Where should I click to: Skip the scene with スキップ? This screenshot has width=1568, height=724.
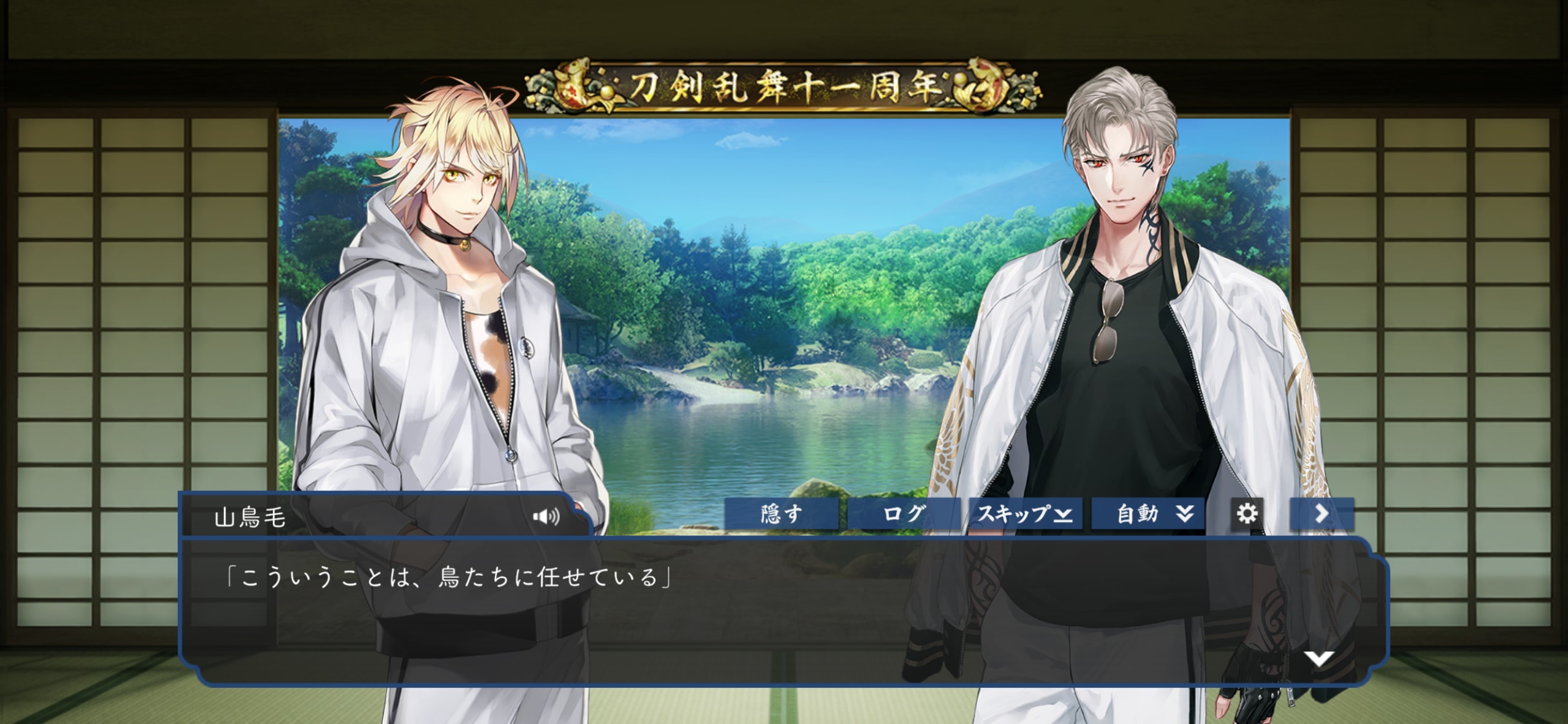tap(1025, 514)
